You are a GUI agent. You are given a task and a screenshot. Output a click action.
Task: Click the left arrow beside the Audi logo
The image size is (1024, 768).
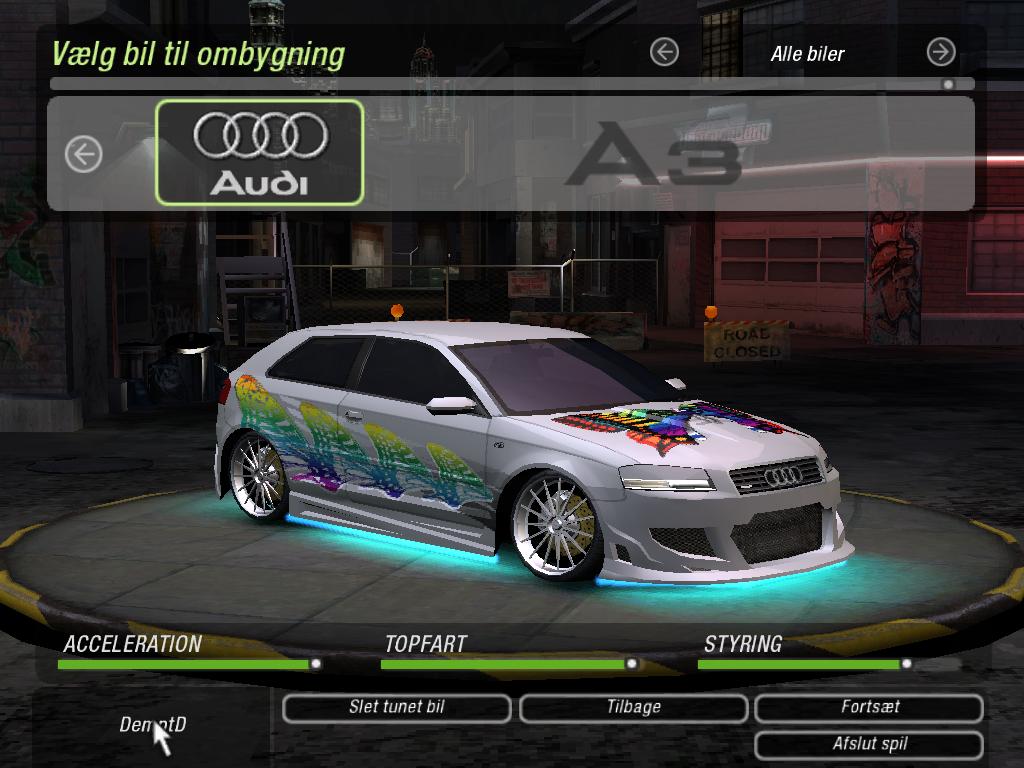click(x=84, y=154)
